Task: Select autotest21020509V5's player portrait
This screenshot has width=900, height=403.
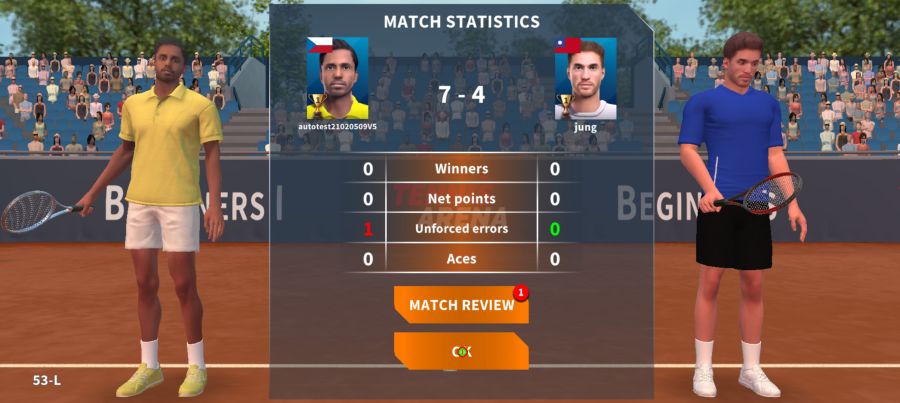Action: pos(337,78)
